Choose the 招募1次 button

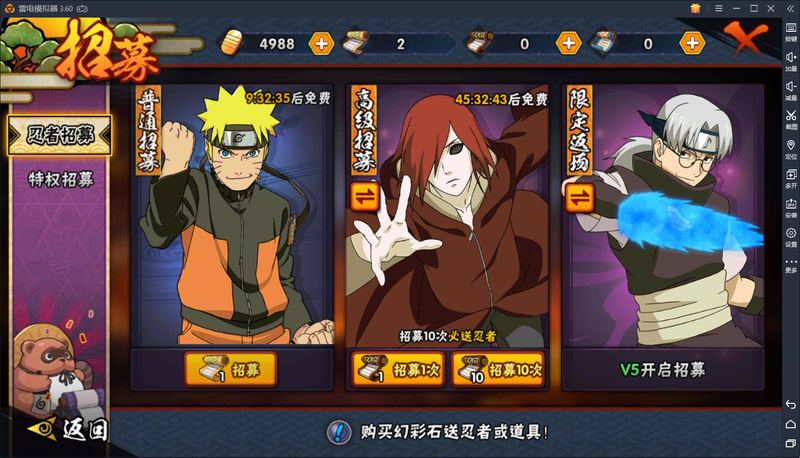pos(397,370)
